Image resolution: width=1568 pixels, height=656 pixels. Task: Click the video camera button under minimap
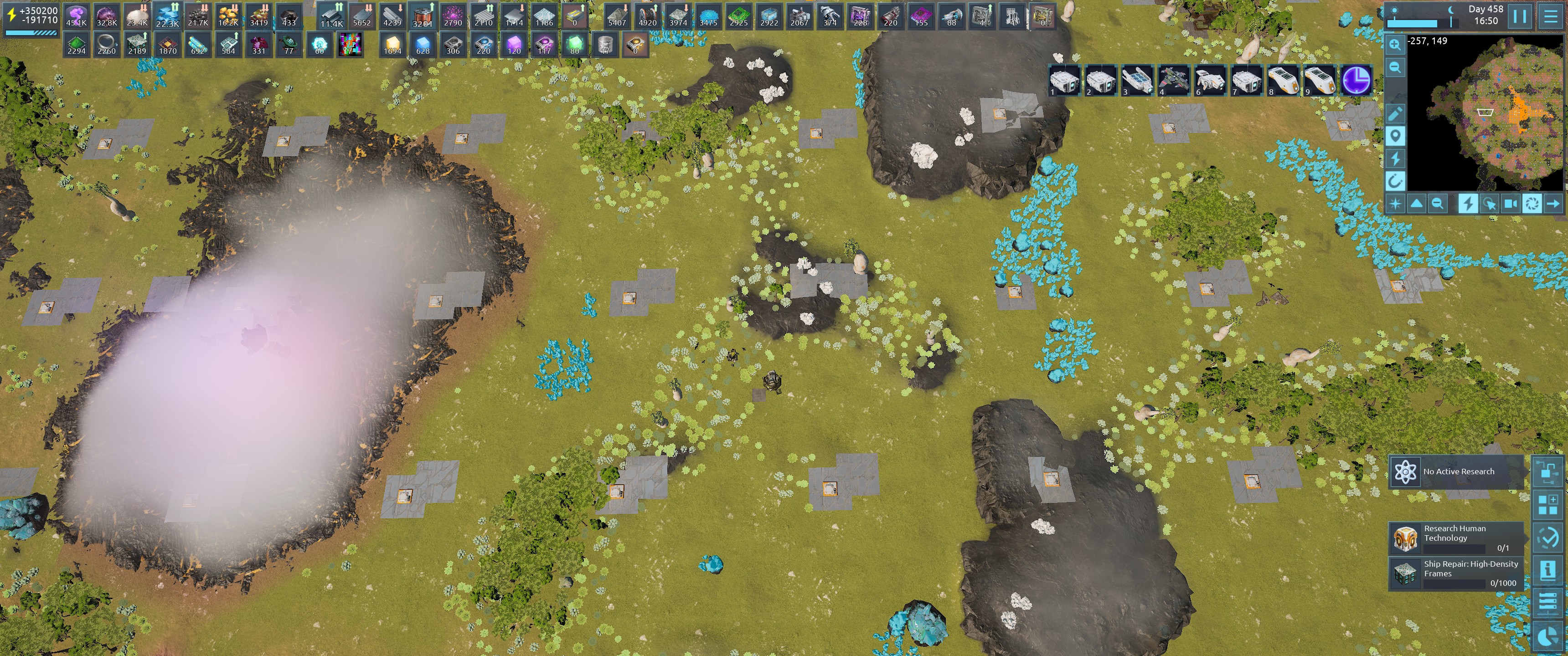[x=1510, y=204]
